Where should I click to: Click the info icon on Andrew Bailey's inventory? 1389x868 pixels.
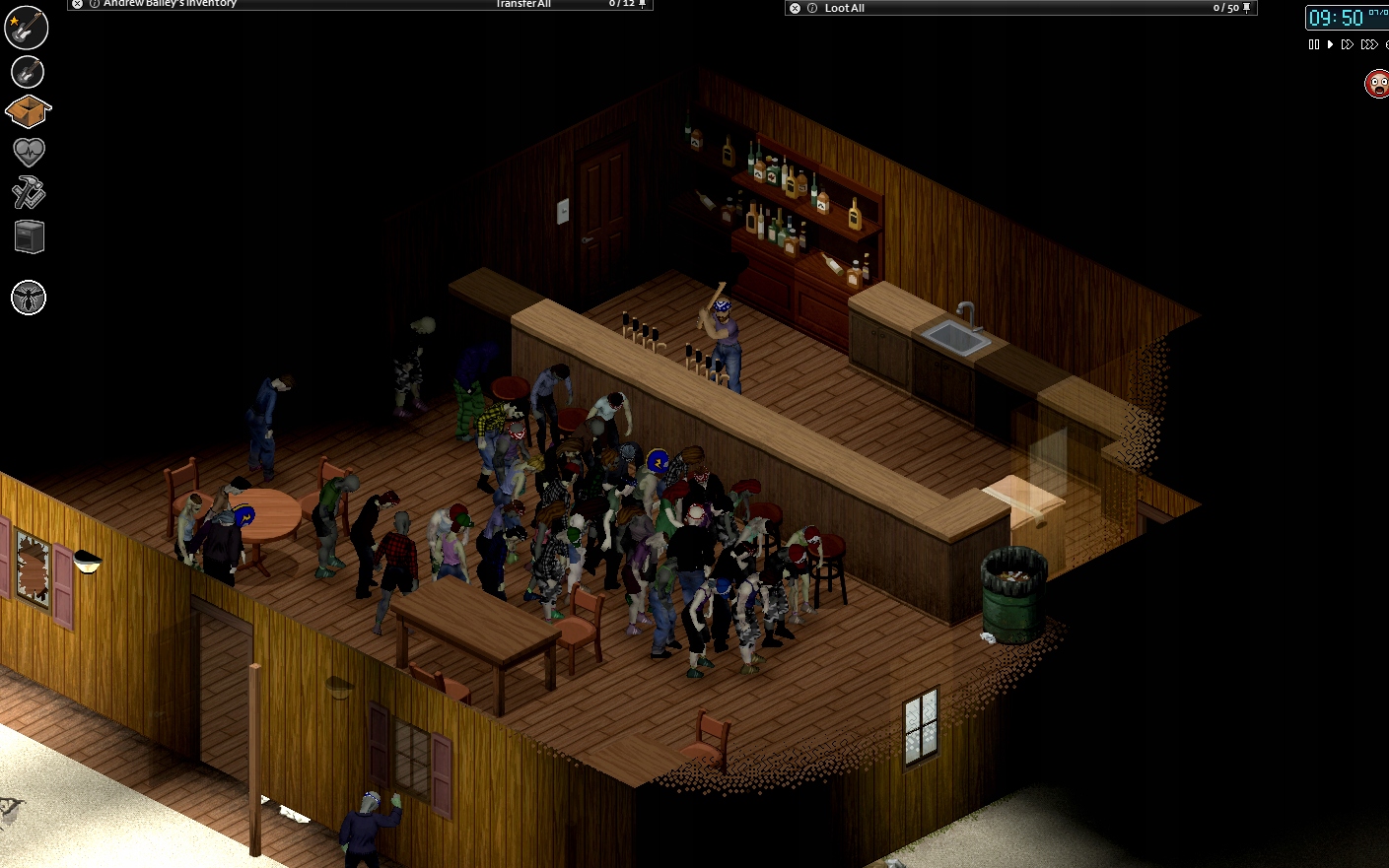tap(94, 4)
